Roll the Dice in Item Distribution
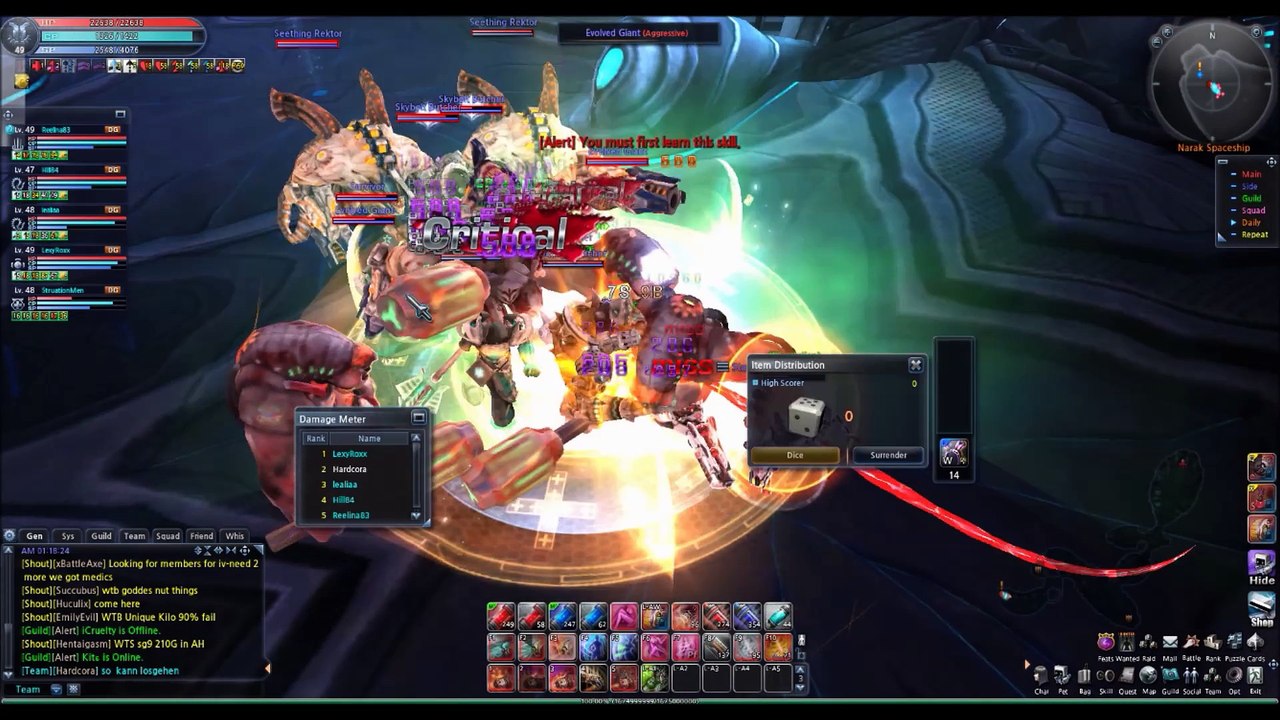This screenshot has width=1280, height=720. point(795,455)
